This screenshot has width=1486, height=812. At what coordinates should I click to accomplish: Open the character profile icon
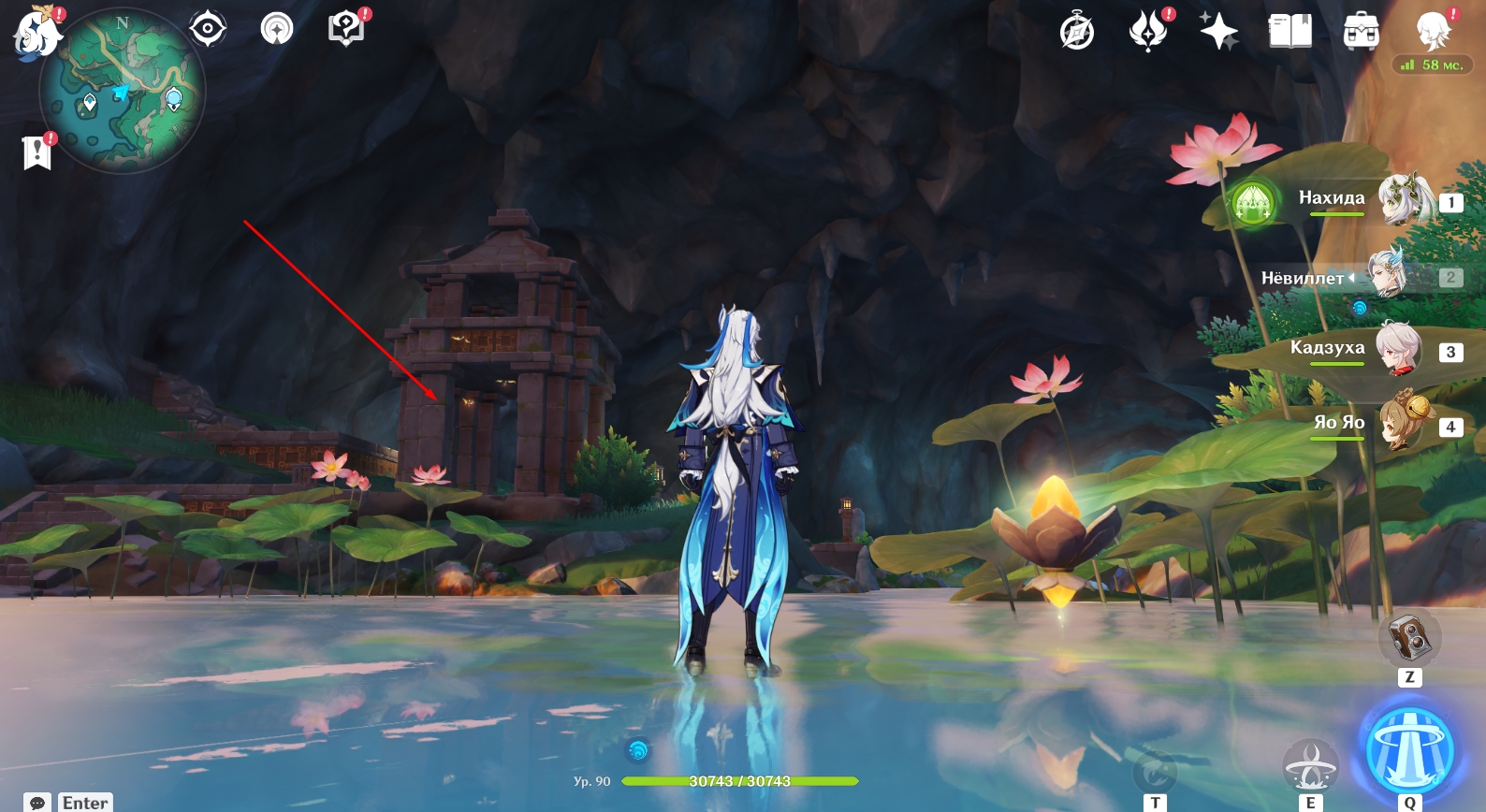(x=1433, y=32)
